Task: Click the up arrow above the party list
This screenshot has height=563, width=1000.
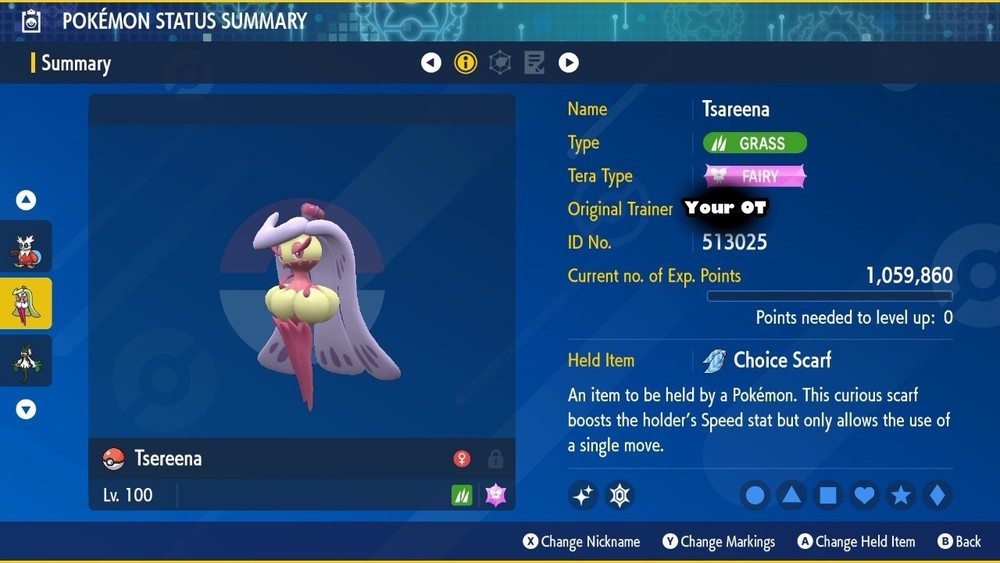Action: point(26,201)
